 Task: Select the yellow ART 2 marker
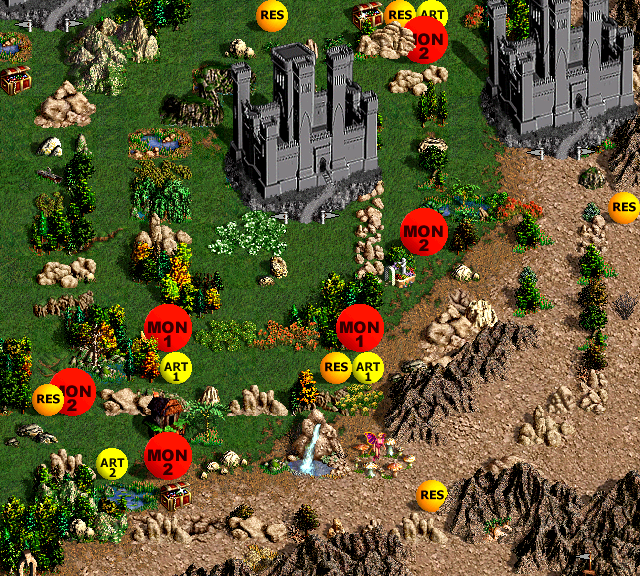tap(112, 463)
